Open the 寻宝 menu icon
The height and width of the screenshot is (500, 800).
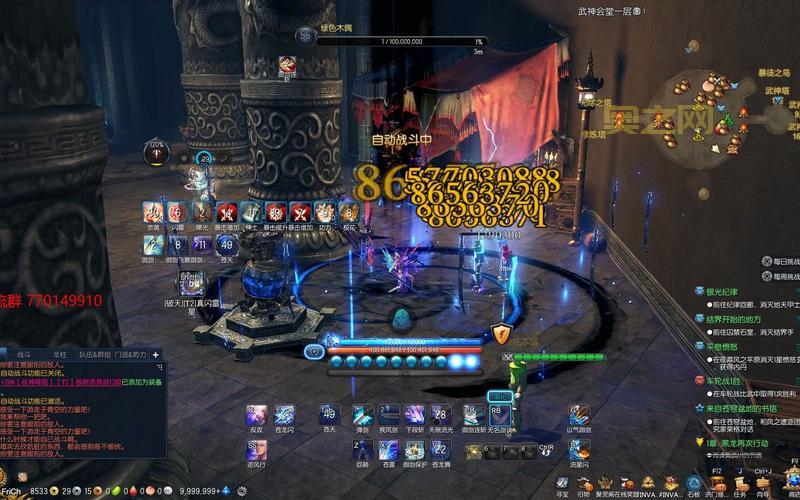(562, 485)
